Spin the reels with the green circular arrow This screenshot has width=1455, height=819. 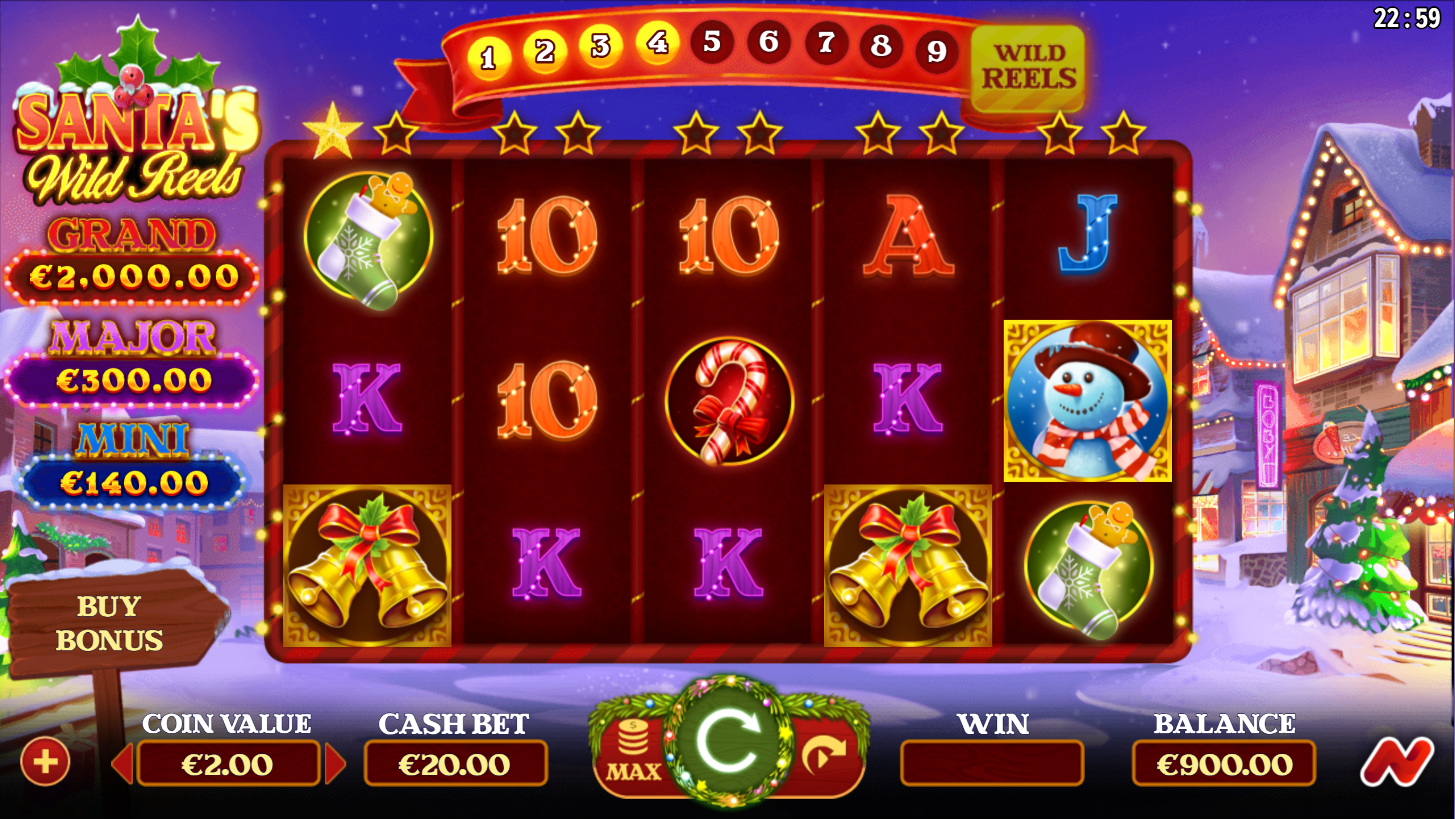(x=727, y=742)
